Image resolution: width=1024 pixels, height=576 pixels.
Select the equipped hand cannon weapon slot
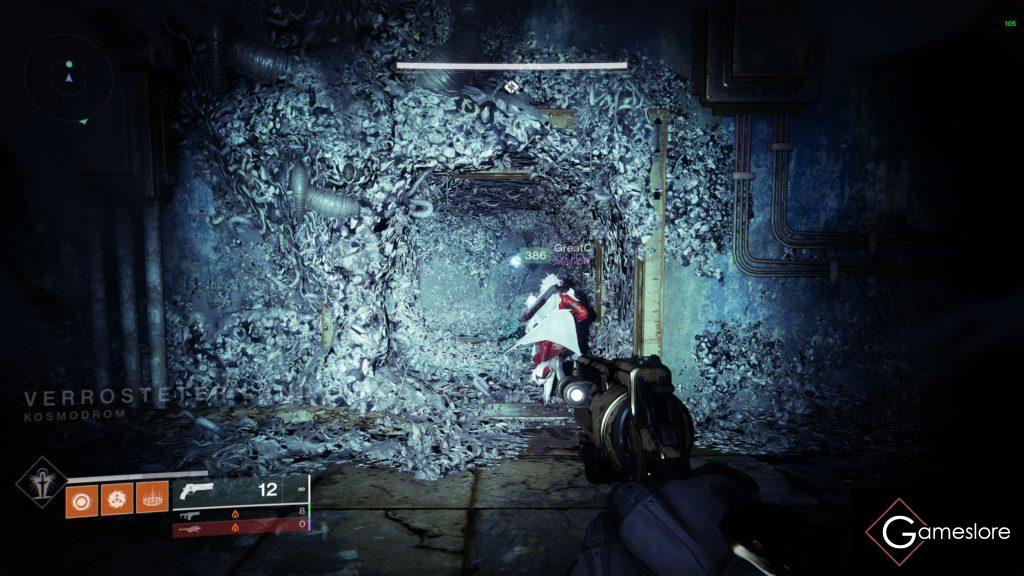point(239,491)
